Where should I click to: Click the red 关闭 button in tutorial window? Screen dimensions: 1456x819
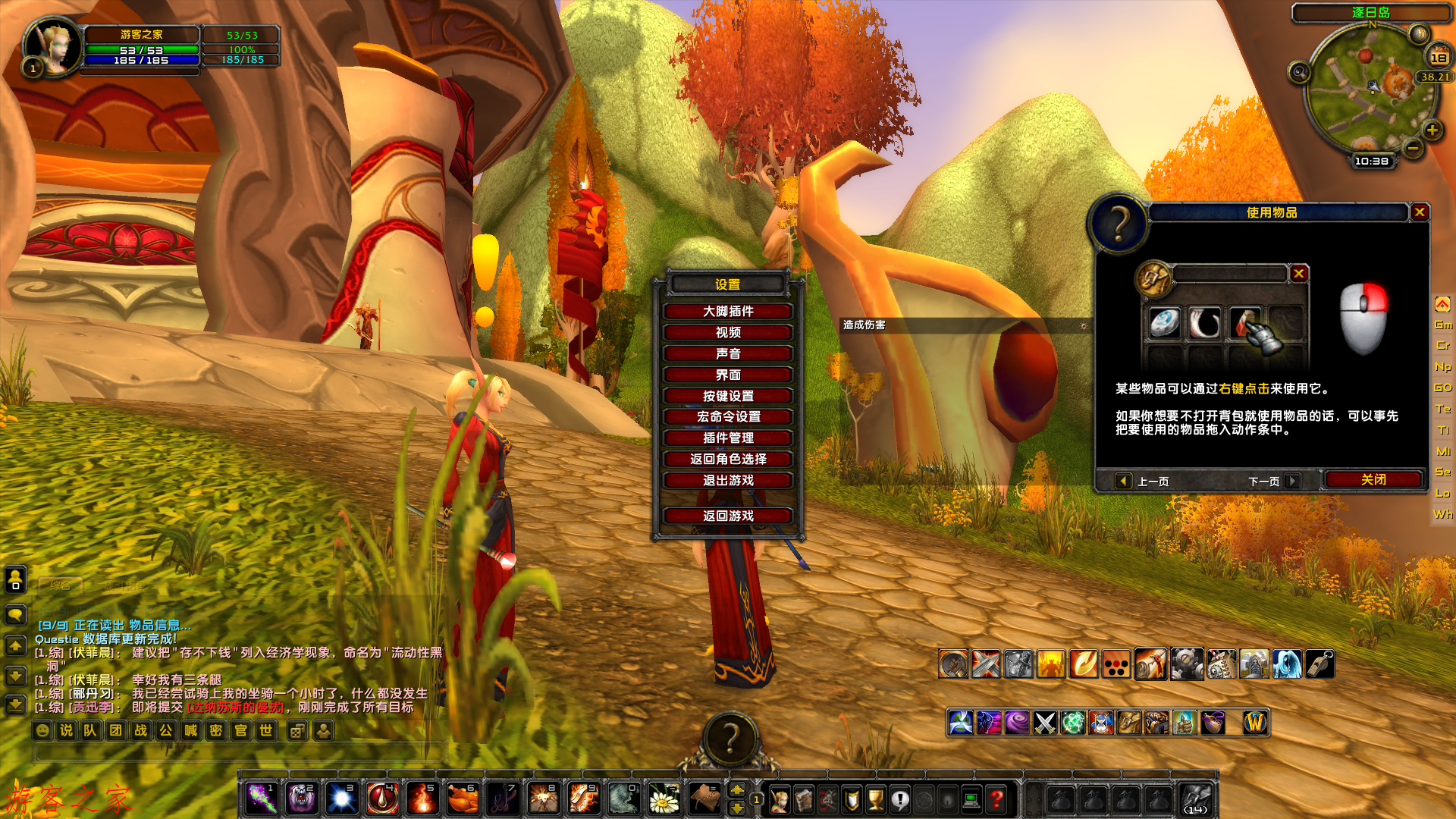(x=1373, y=480)
